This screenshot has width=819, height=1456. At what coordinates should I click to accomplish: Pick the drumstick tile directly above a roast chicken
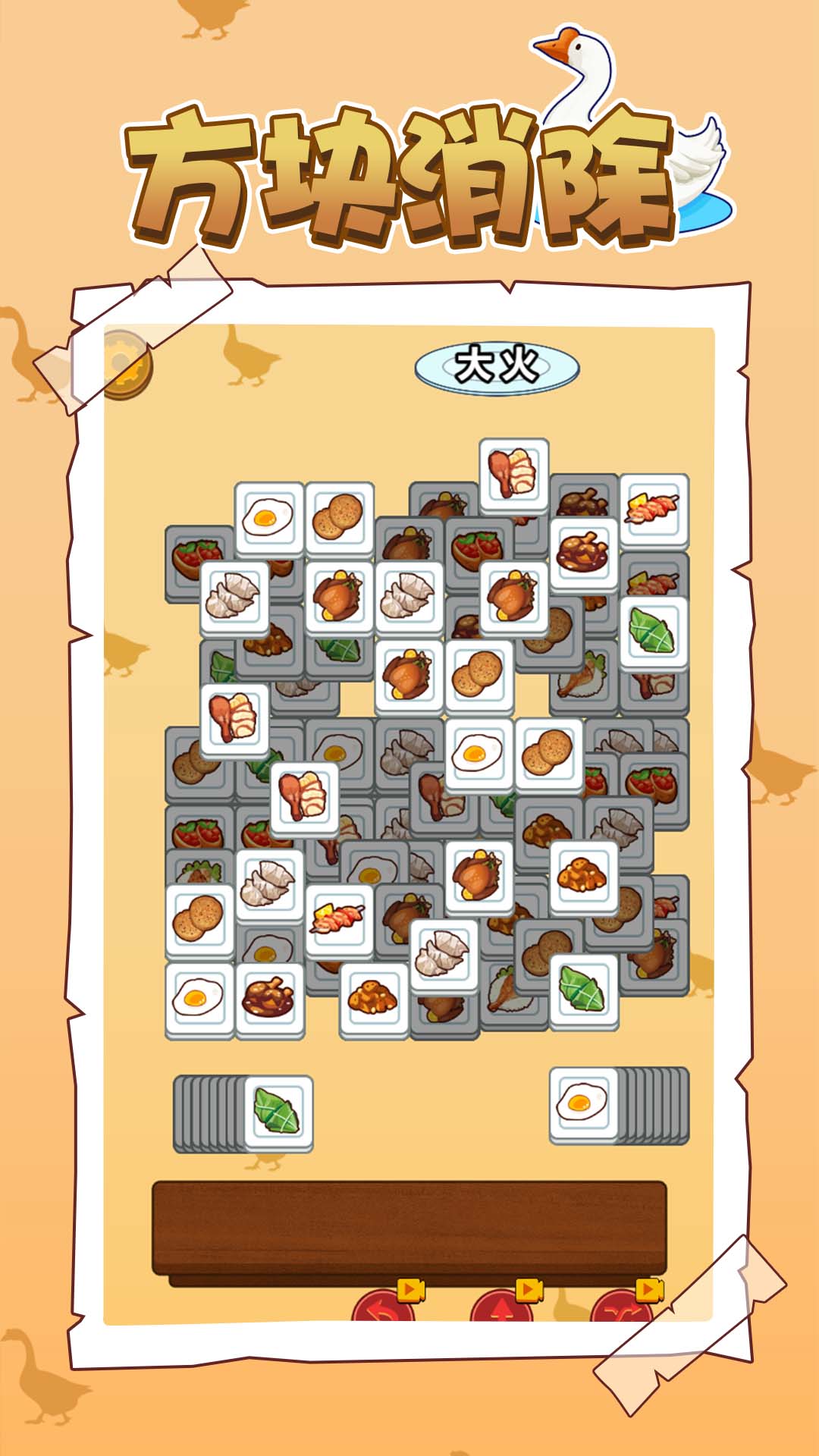coord(513,473)
